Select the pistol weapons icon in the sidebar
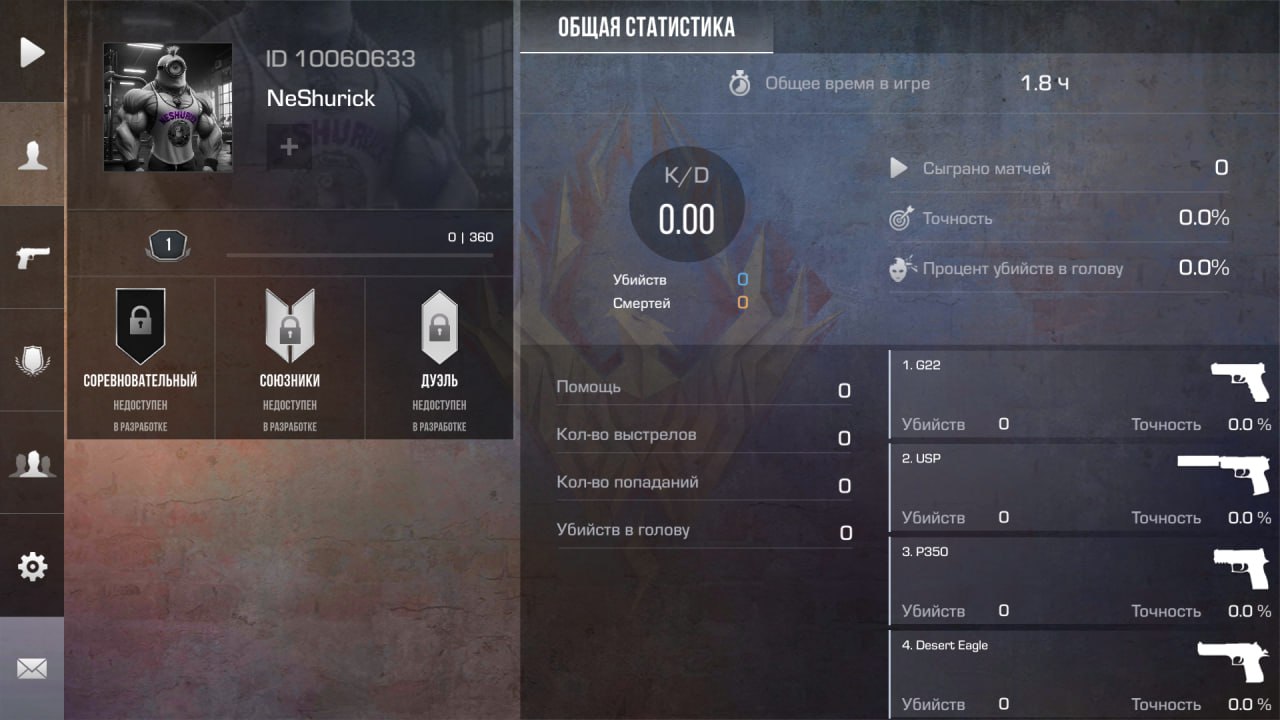The height and width of the screenshot is (720, 1280). pos(32,258)
